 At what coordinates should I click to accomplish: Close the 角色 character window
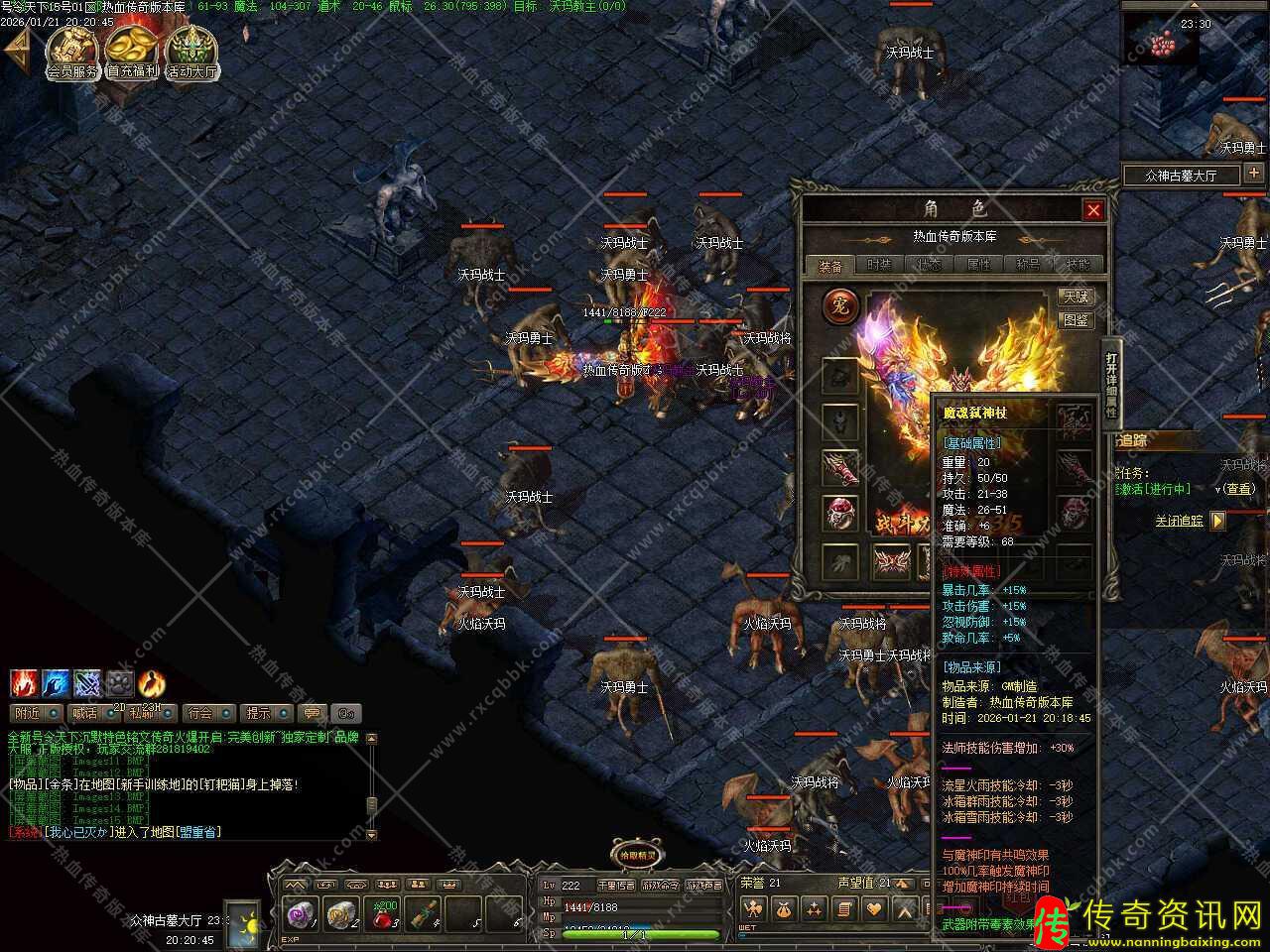[1093, 210]
